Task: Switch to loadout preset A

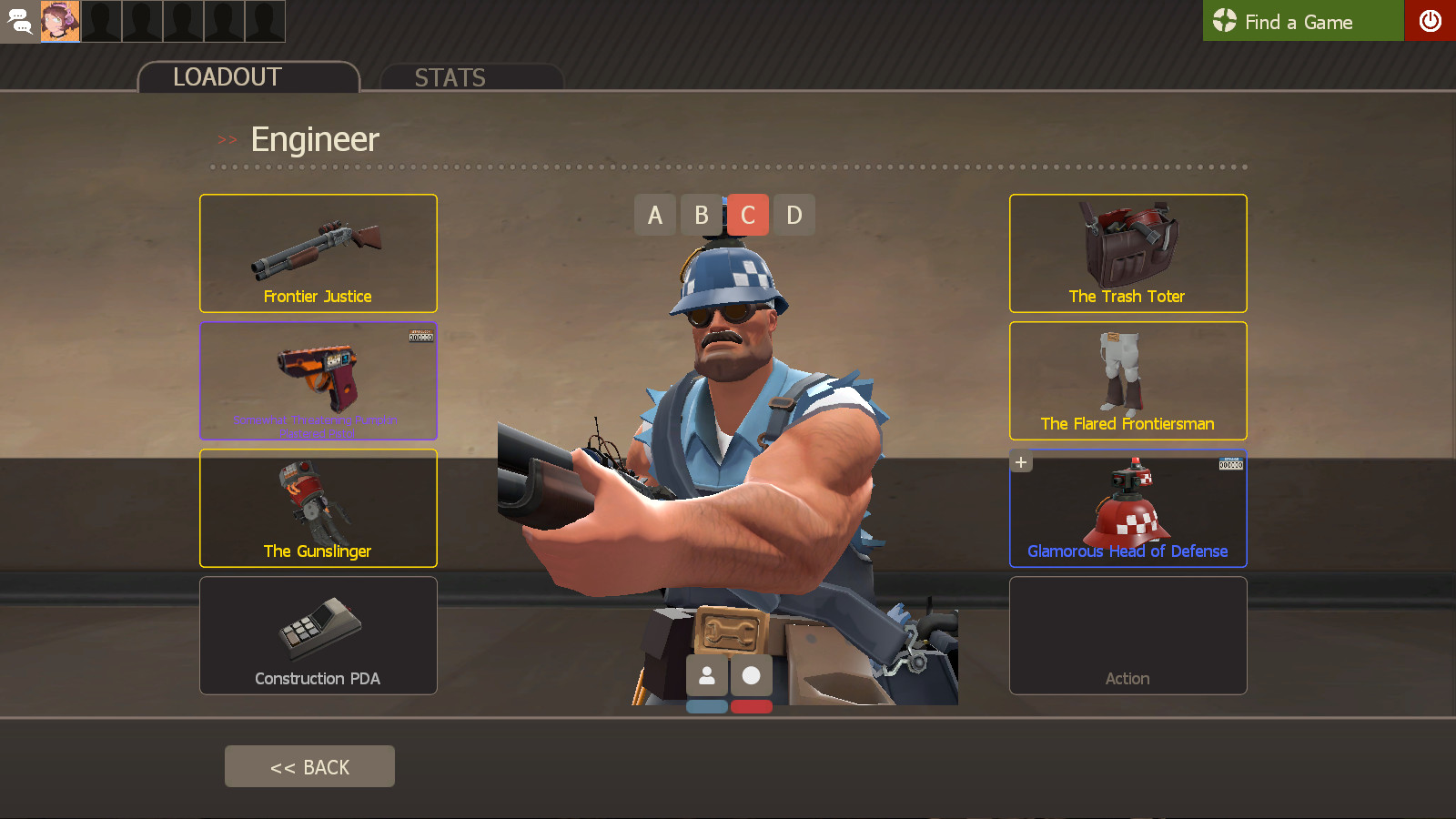Action: coord(654,215)
